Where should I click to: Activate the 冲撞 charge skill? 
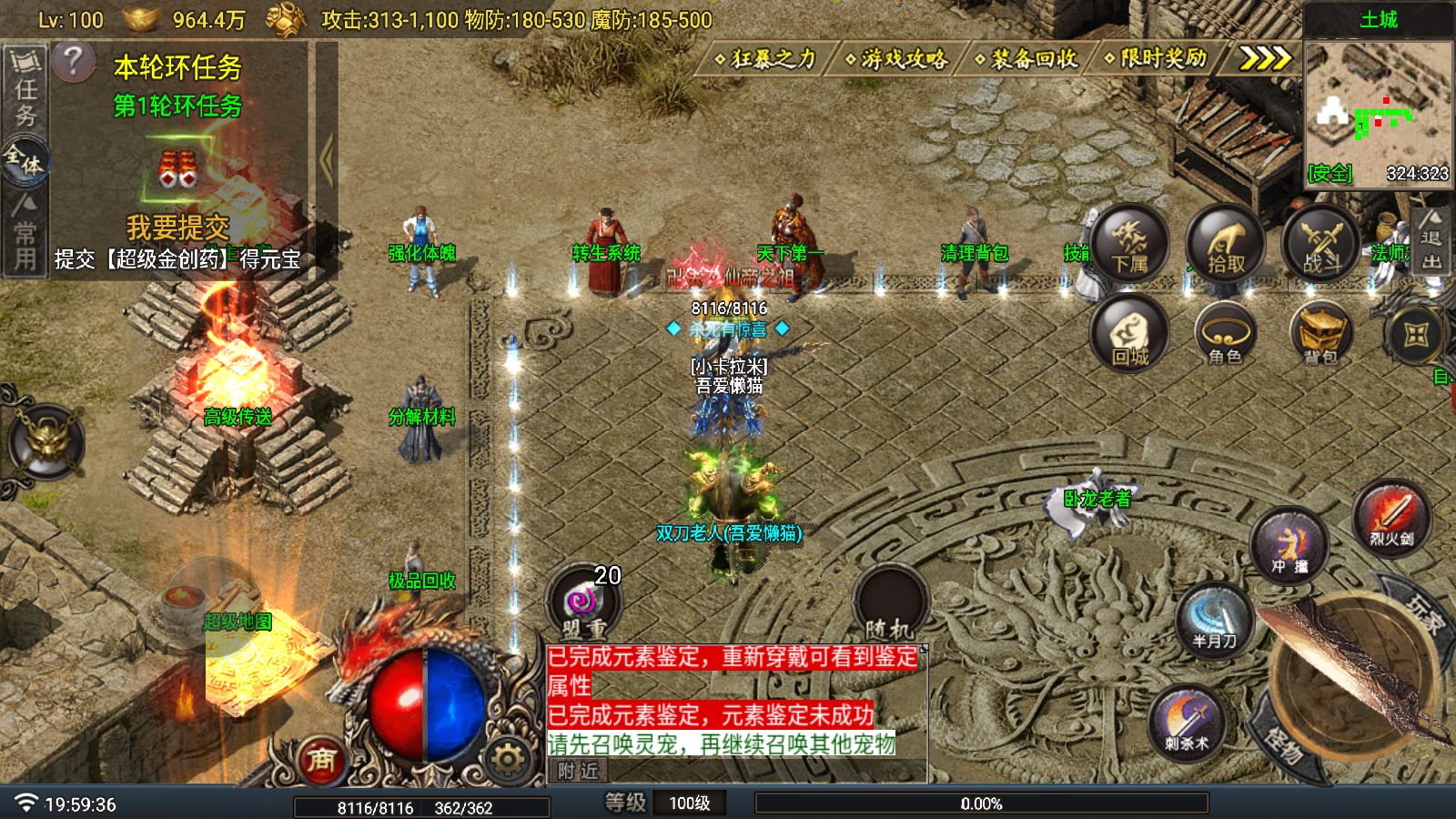click(x=1289, y=546)
